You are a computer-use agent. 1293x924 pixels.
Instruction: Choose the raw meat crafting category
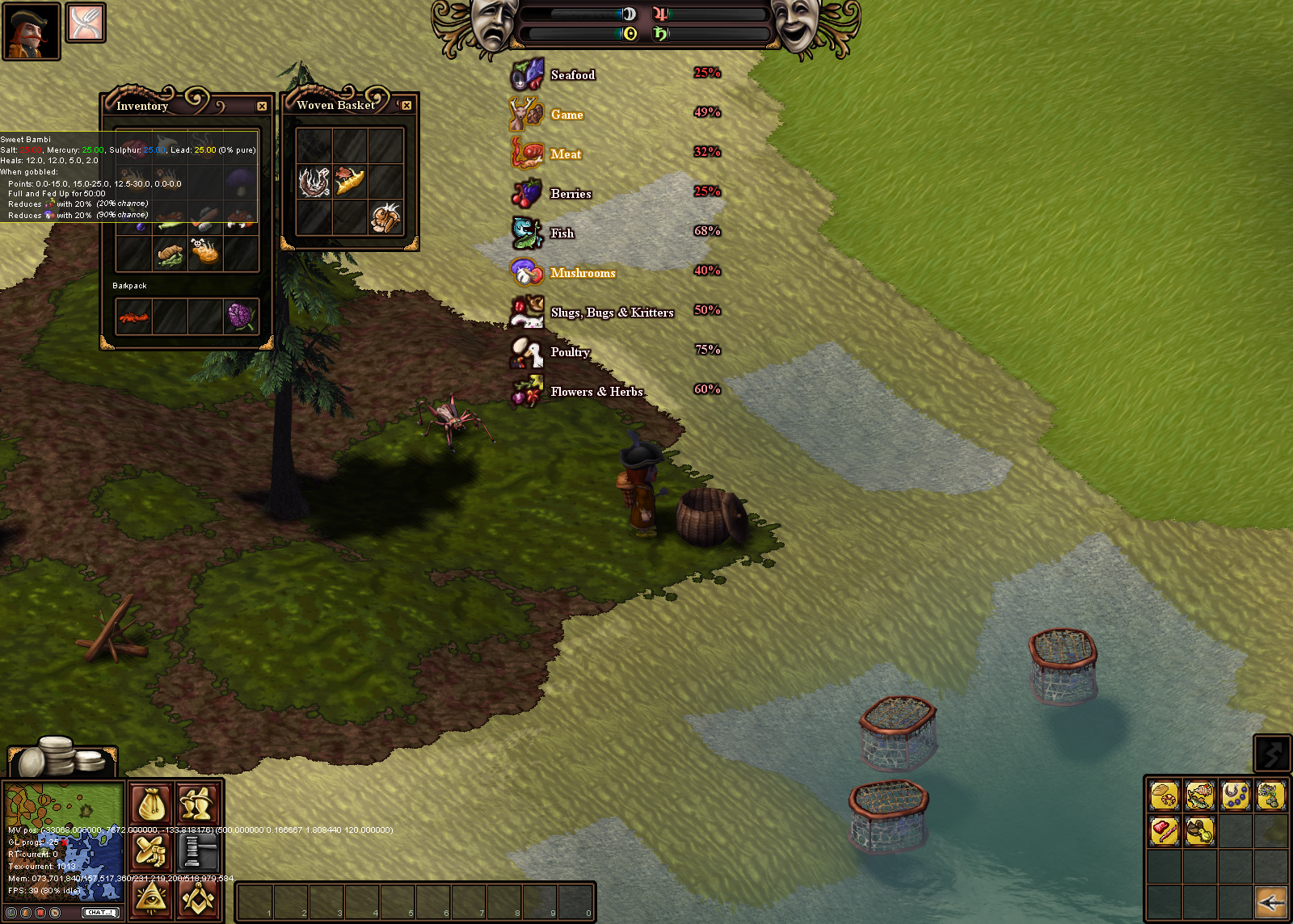pyautogui.click(x=1165, y=830)
